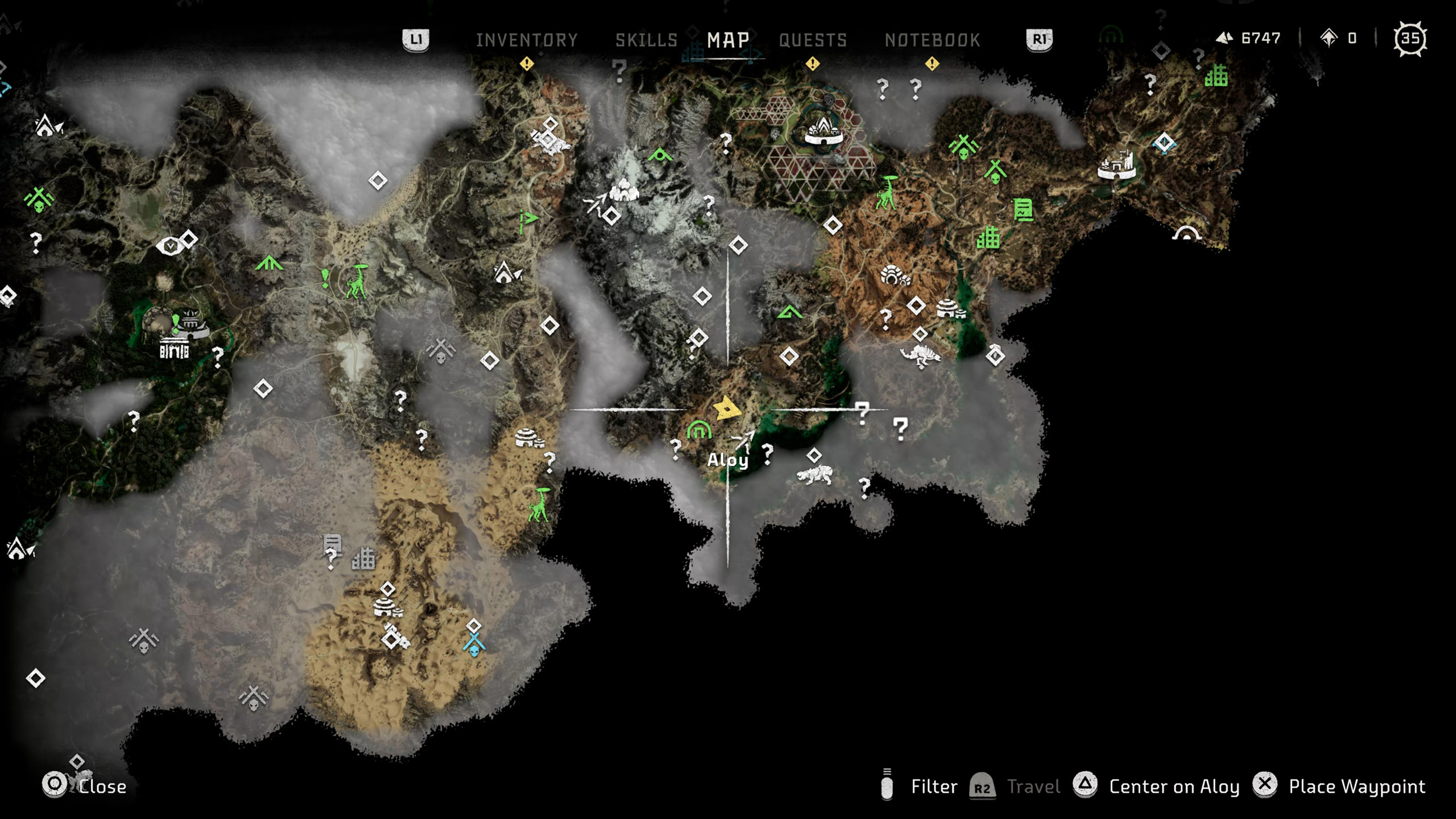Select the Map tab
1456x819 pixels.
click(728, 40)
